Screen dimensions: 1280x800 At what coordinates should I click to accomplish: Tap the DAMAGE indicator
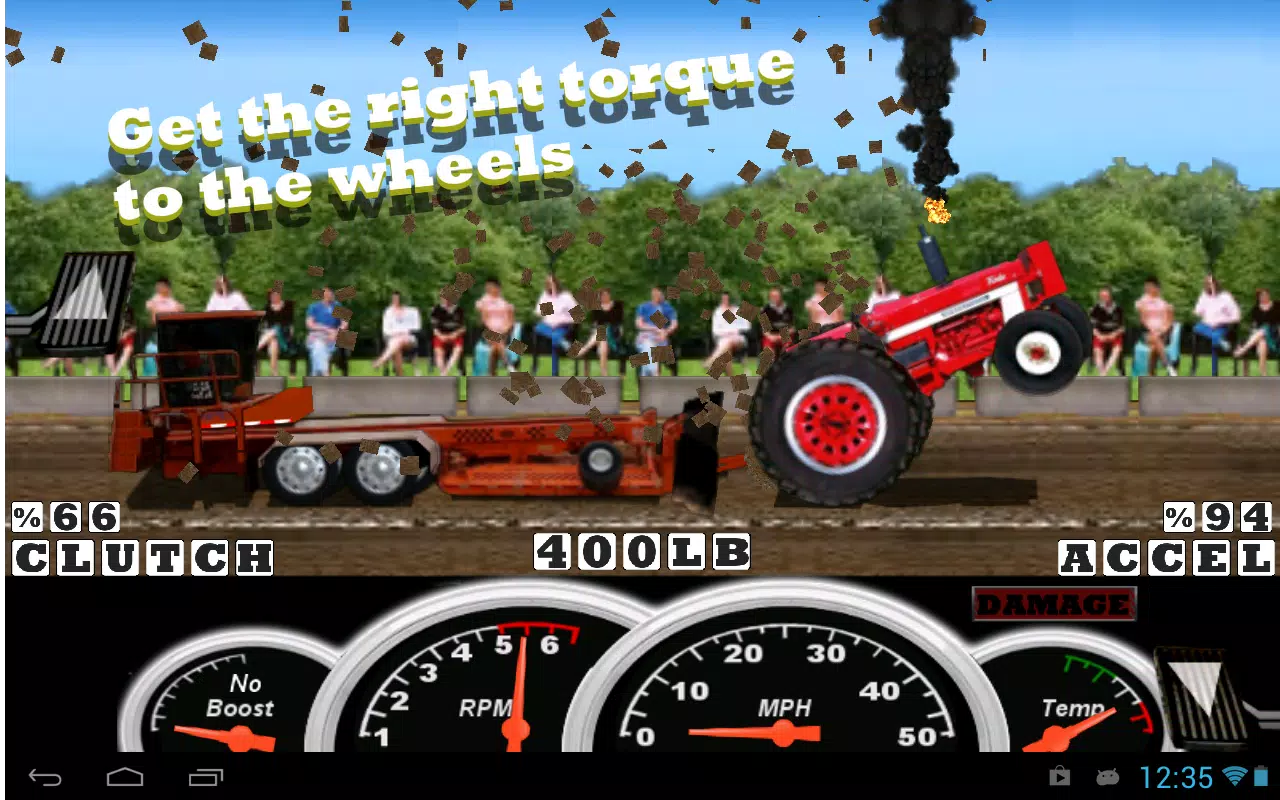(1054, 604)
